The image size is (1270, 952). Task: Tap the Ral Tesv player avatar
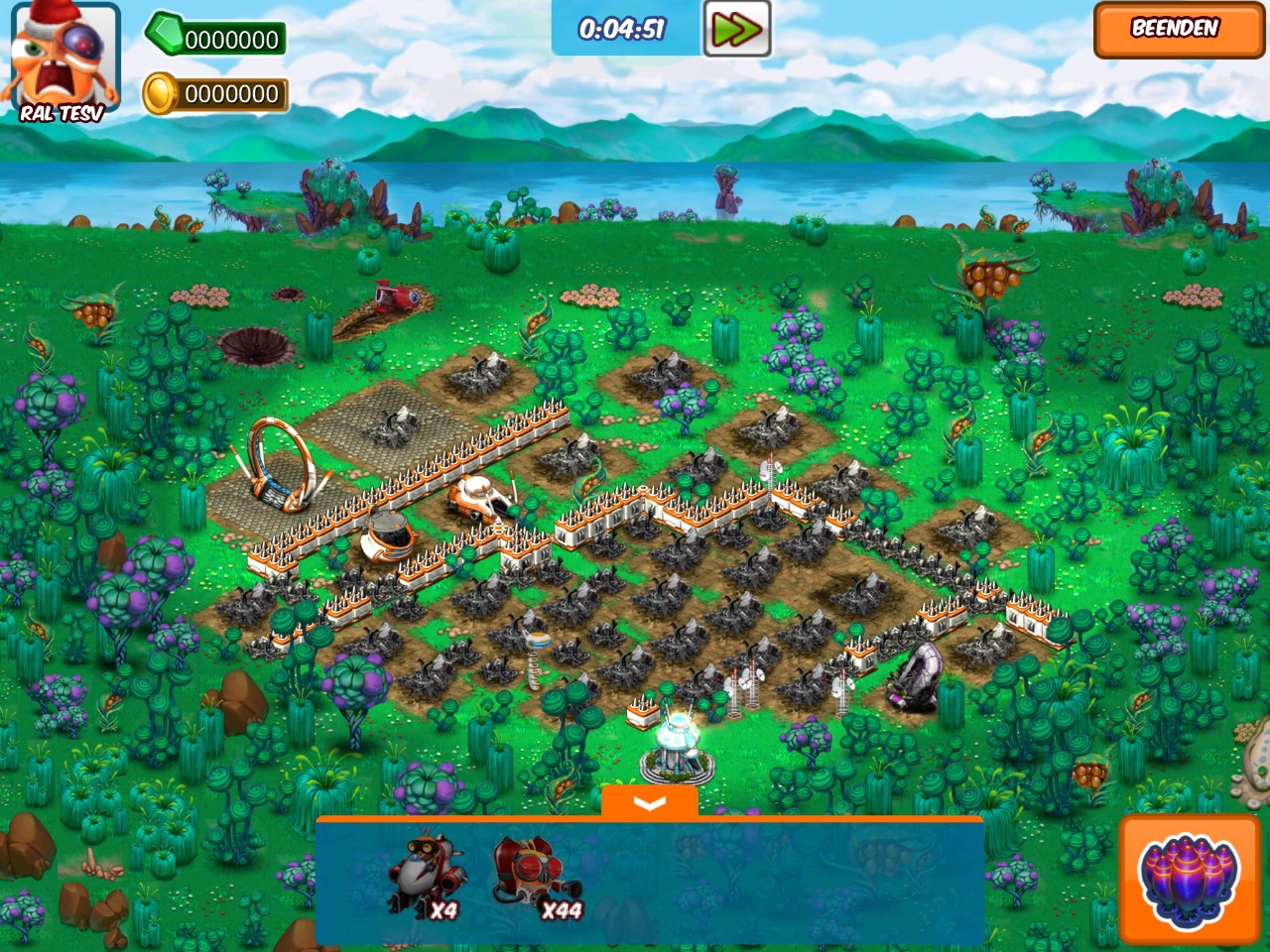pos(63,61)
